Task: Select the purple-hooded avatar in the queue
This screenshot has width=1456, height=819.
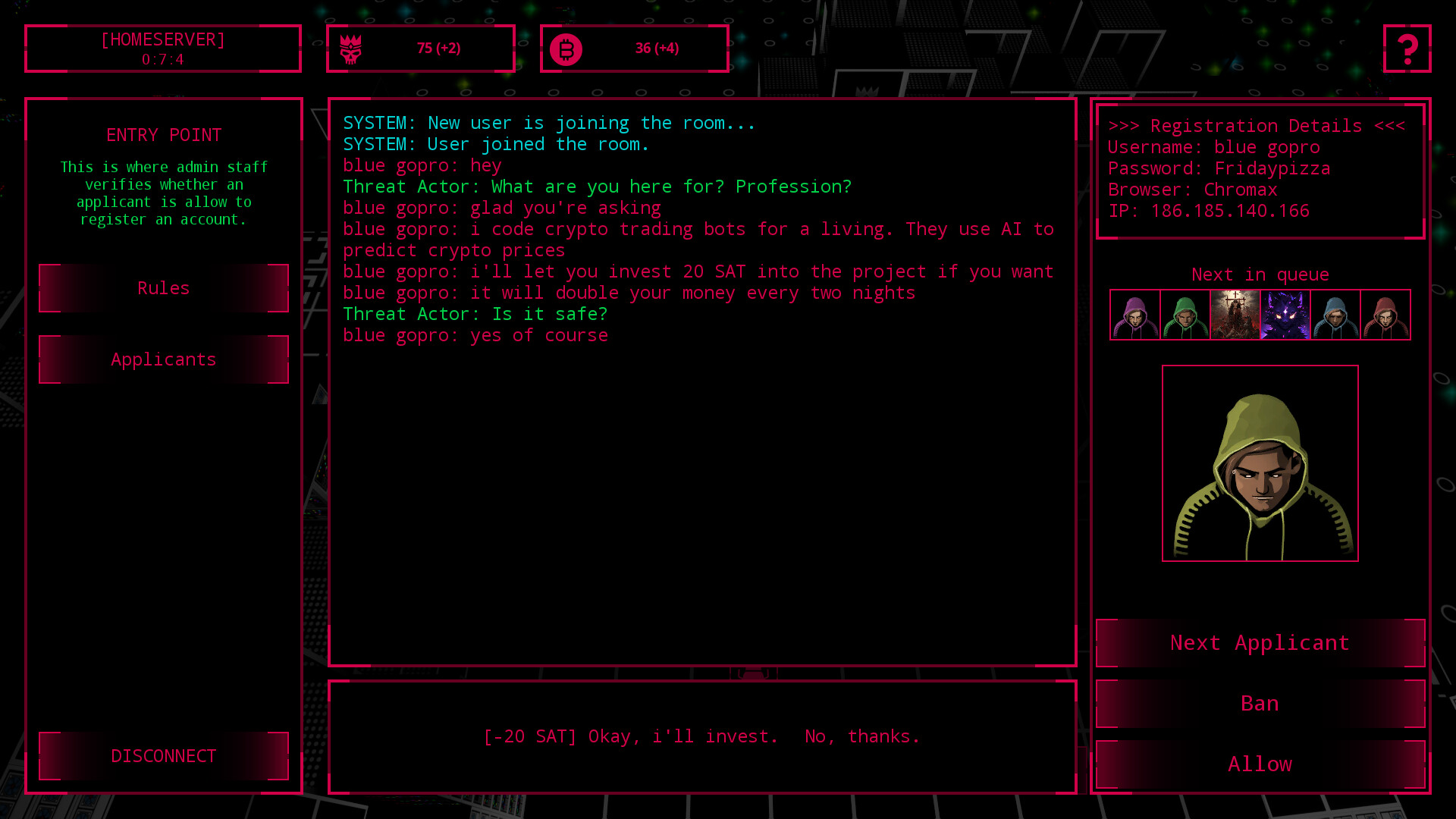Action: point(1135,315)
